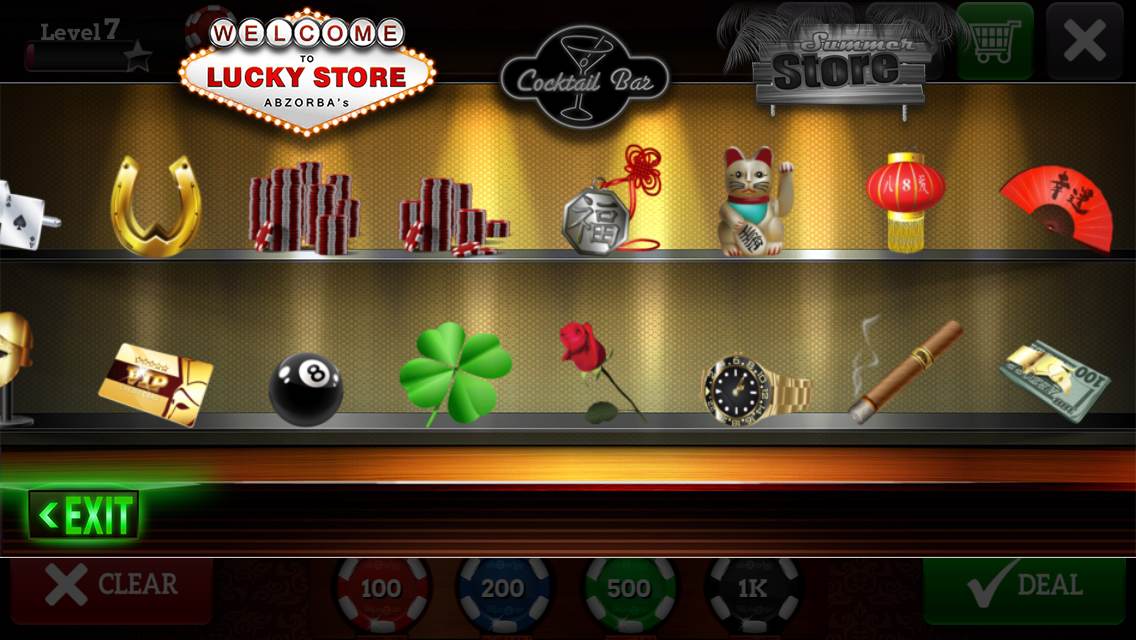
Task: Select the black 8-ball item
Action: coord(305,388)
